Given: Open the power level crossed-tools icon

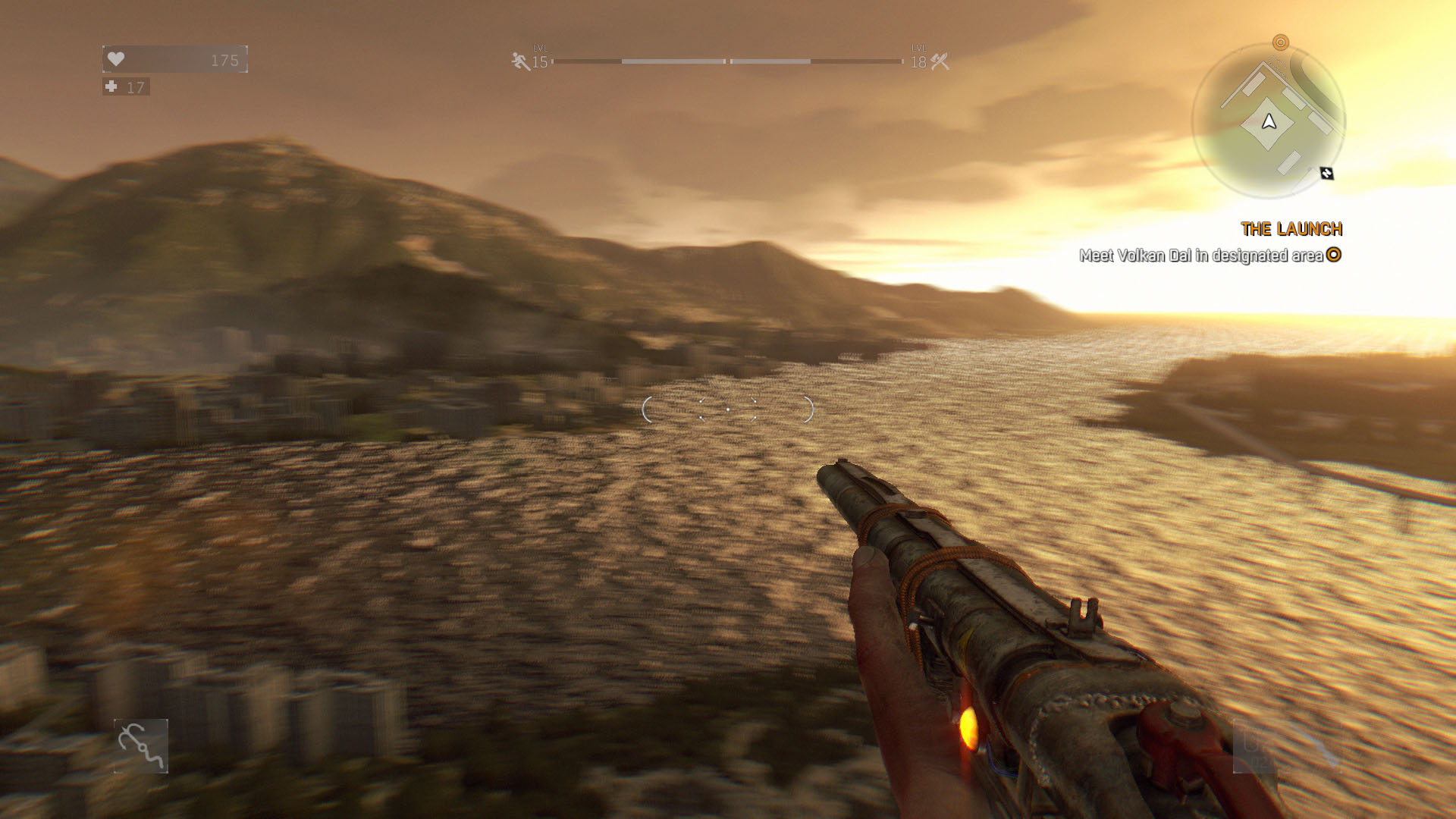Looking at the screenshot, I should [940, 61].
